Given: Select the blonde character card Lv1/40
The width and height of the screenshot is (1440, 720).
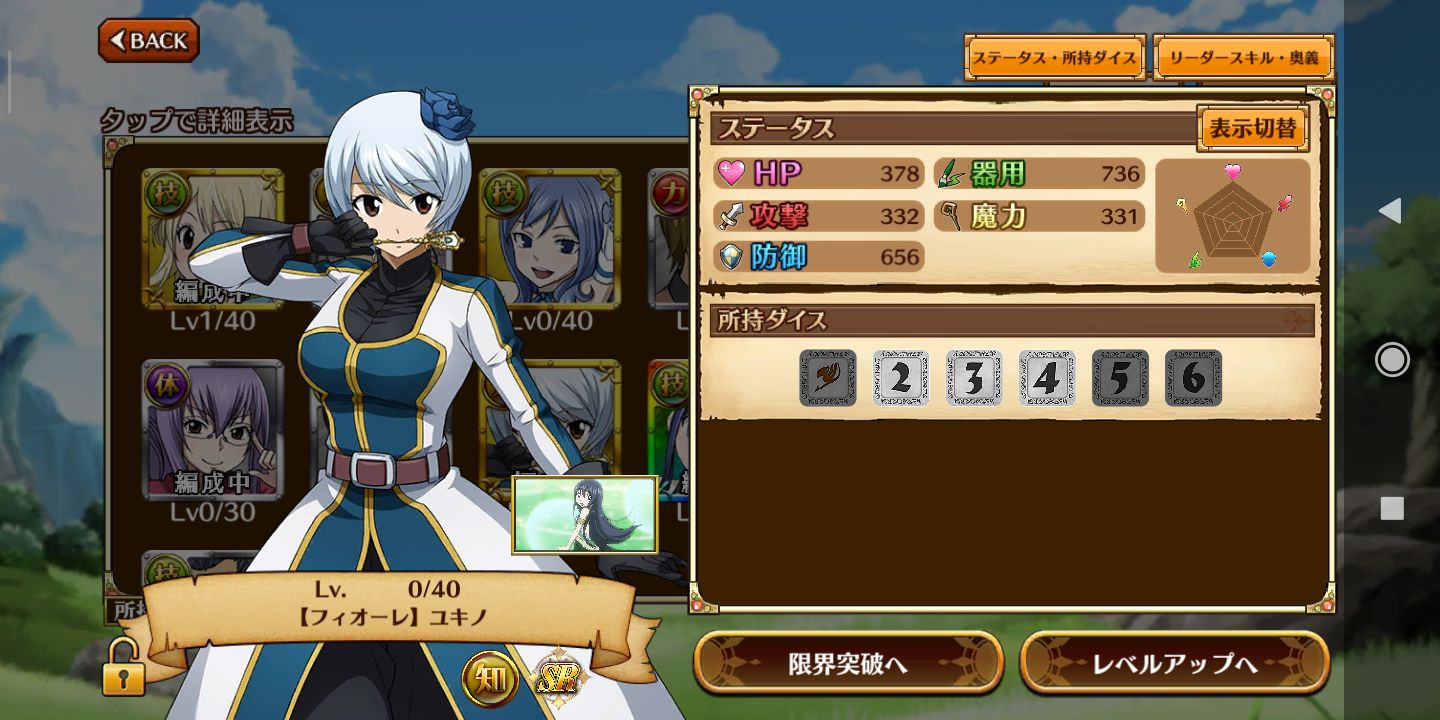Looking at the screenshot, I should click(x=213, y=240).
